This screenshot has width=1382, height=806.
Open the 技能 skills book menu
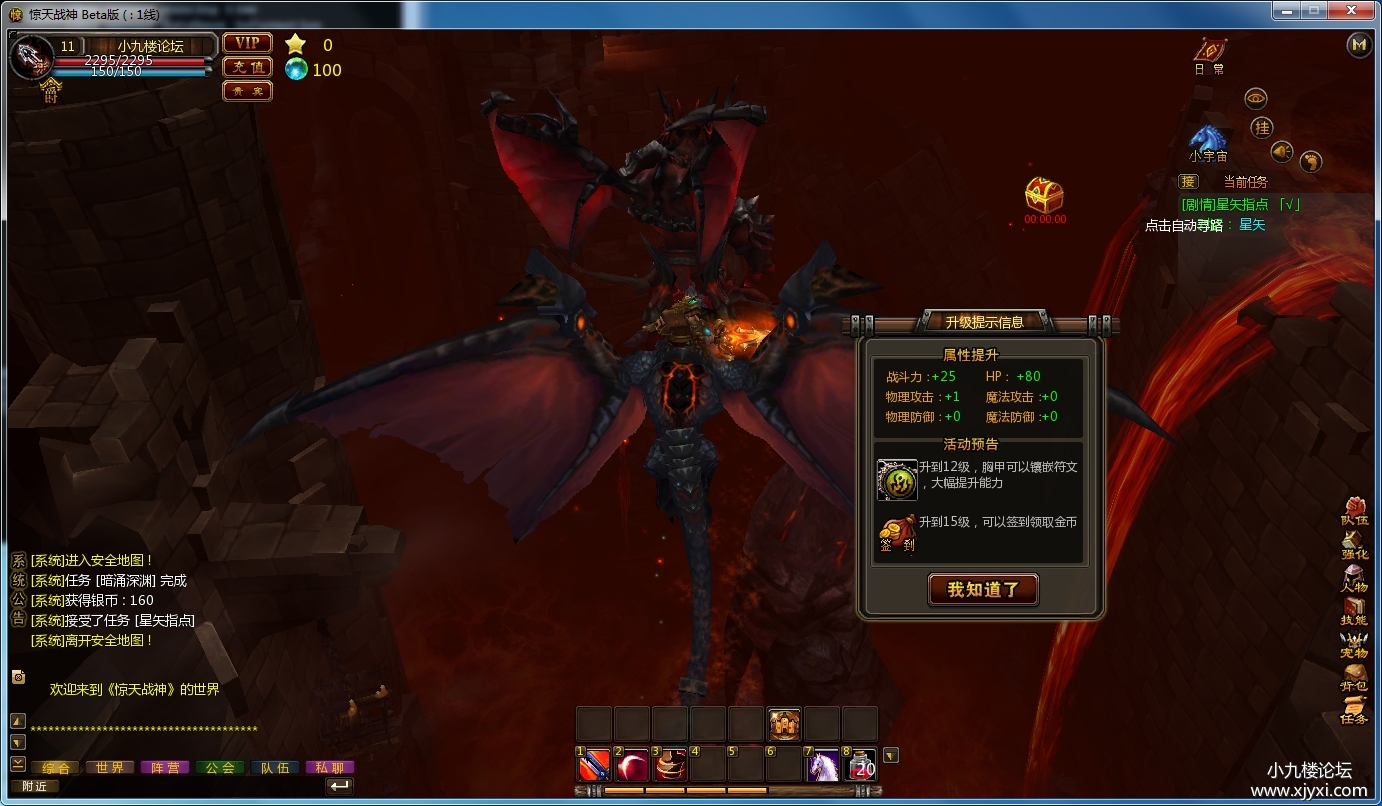(1354, 611)
